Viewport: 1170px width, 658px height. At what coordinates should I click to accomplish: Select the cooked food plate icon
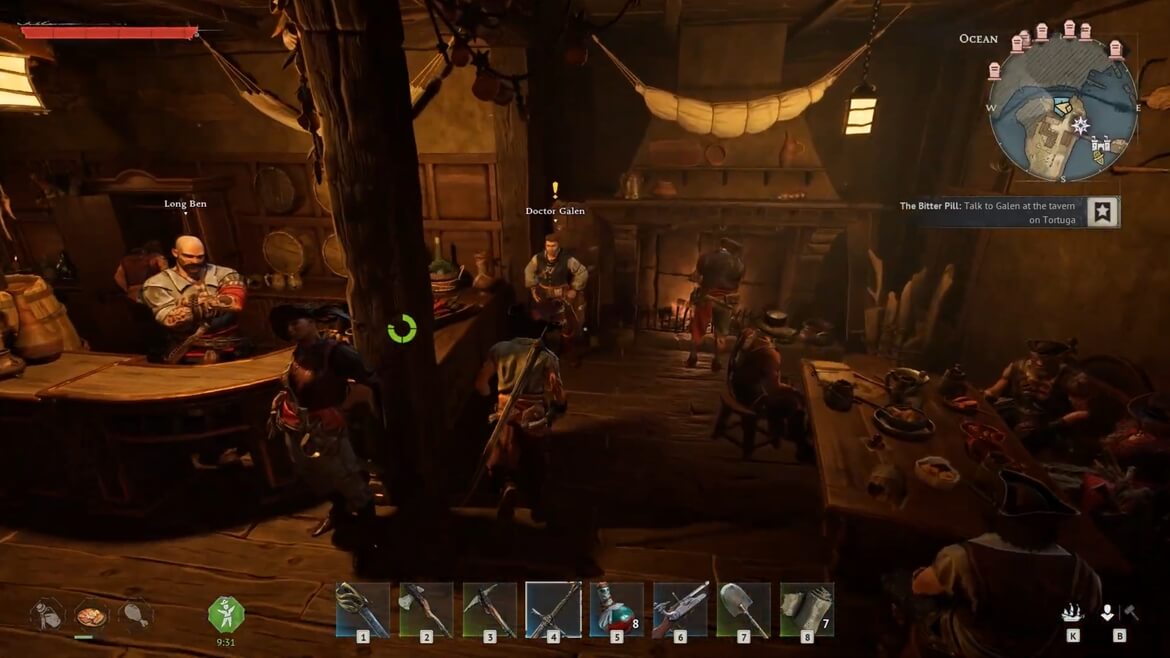[x=92, y=613]
